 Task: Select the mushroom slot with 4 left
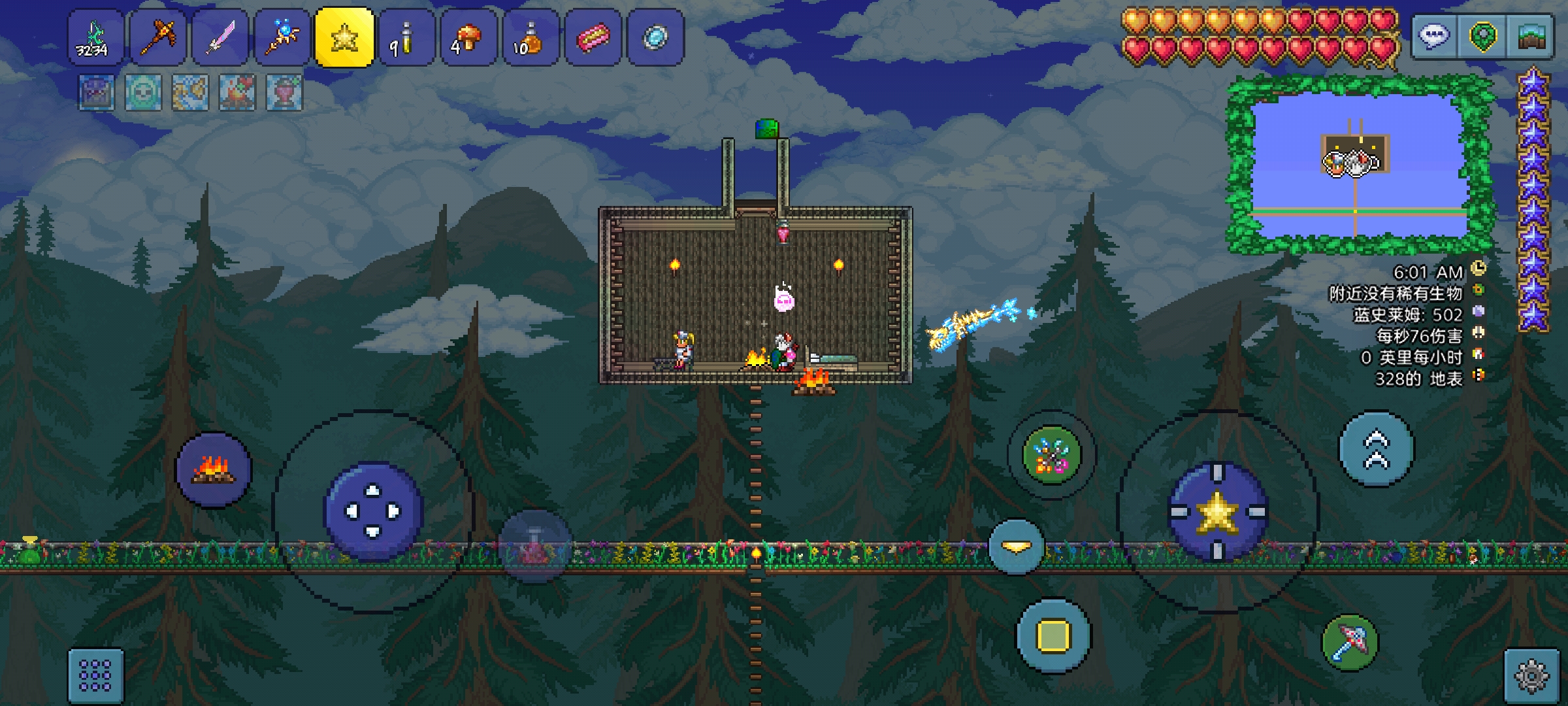coord(468,37)
